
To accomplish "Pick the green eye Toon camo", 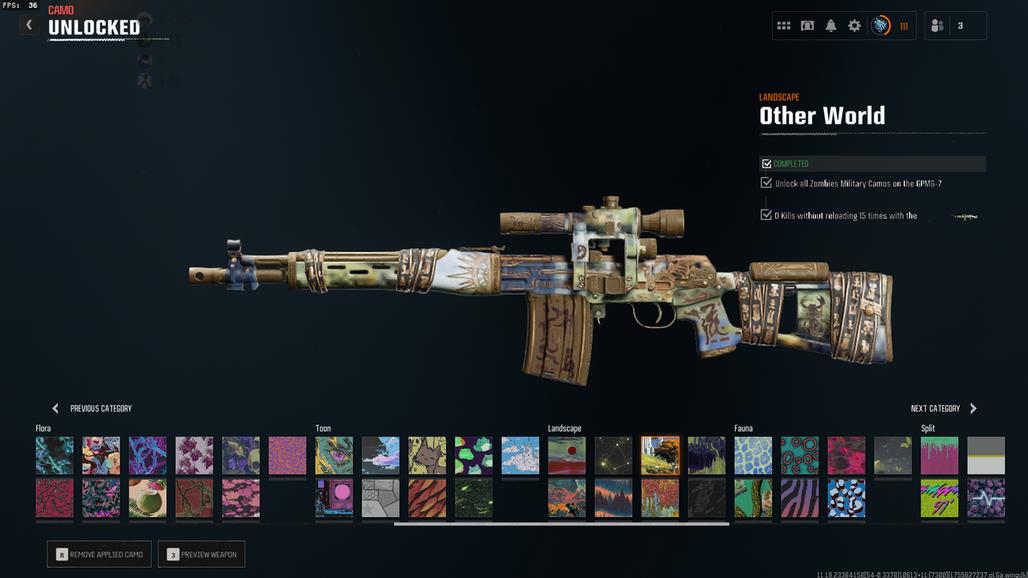I will (334, 455).
